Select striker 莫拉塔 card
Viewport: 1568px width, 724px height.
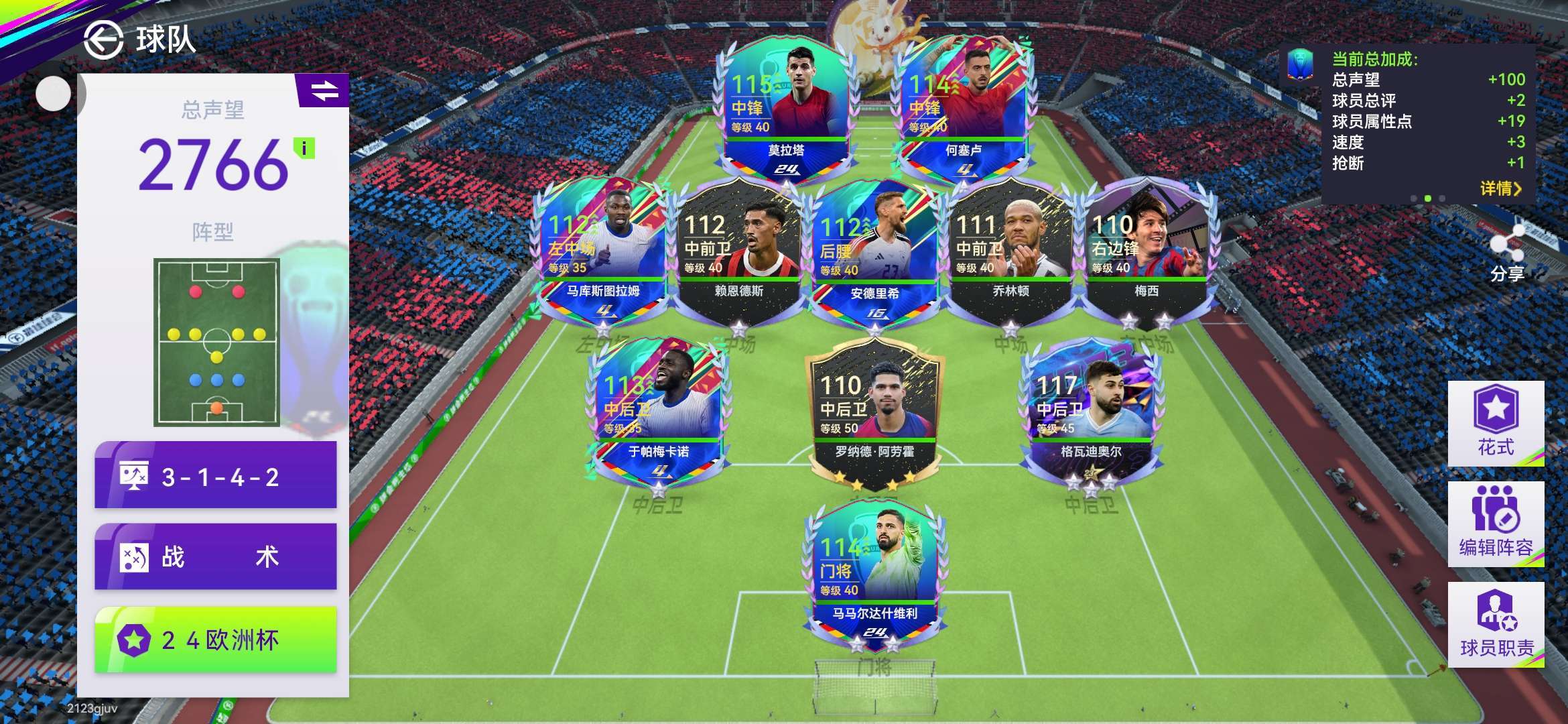[785, 107]
